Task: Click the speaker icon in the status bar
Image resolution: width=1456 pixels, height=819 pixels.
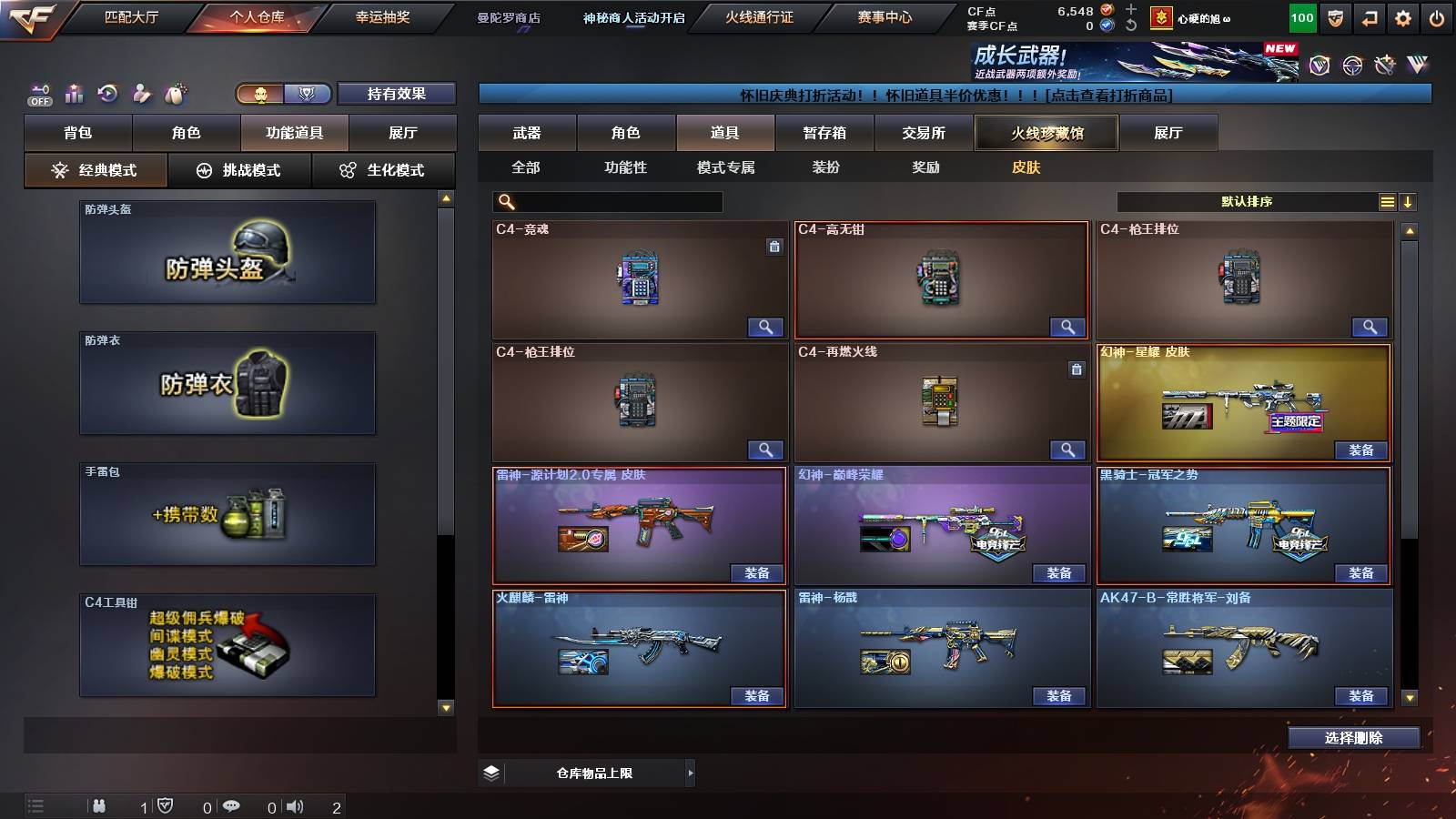Action: (x=296, y=804)
